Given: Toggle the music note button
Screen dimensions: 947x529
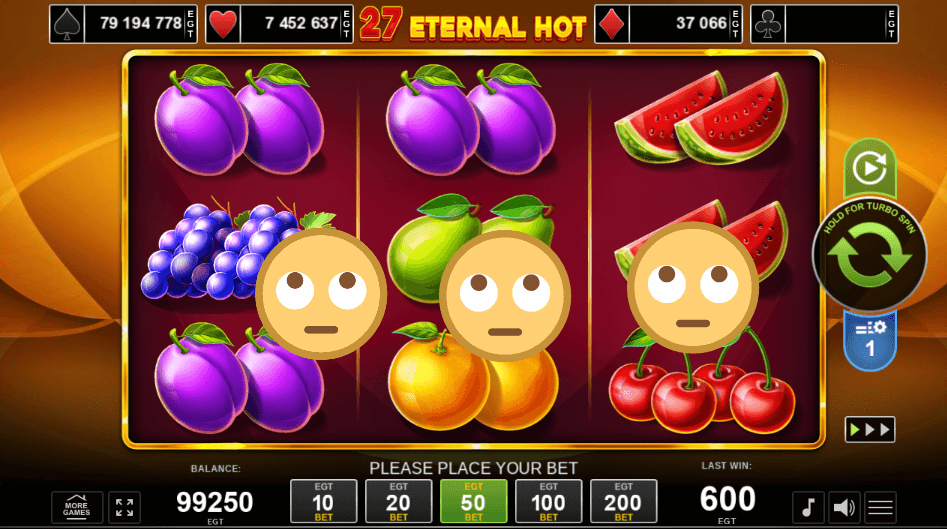Looking at the screenshot, I should tap(808, 507).
